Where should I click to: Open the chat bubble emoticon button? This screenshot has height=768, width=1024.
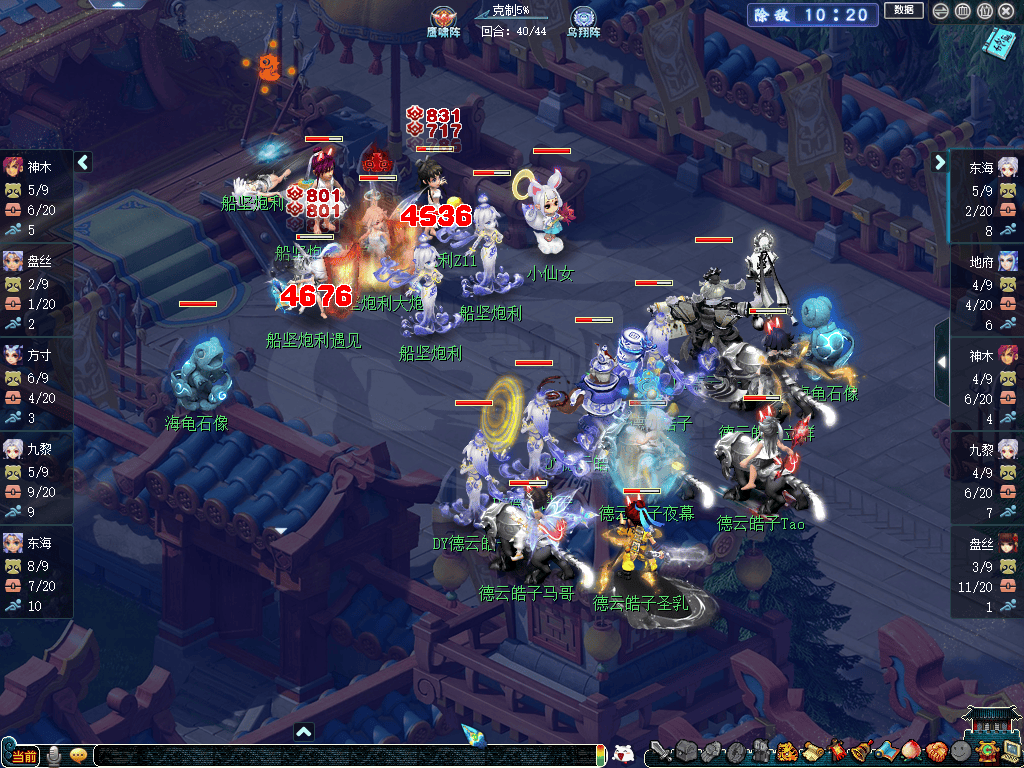(x=78, y=755)
